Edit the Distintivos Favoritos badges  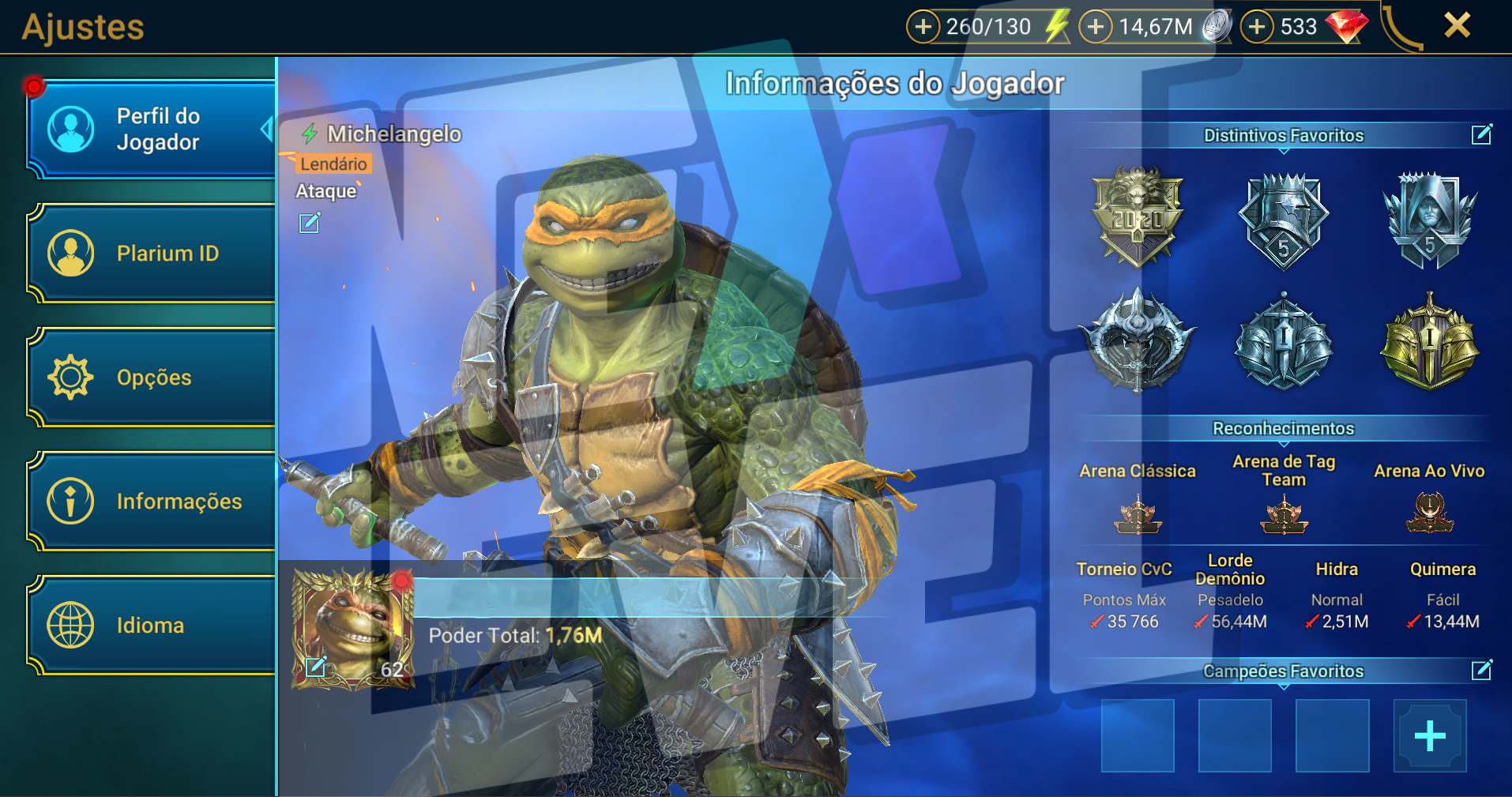[1481, 135]
